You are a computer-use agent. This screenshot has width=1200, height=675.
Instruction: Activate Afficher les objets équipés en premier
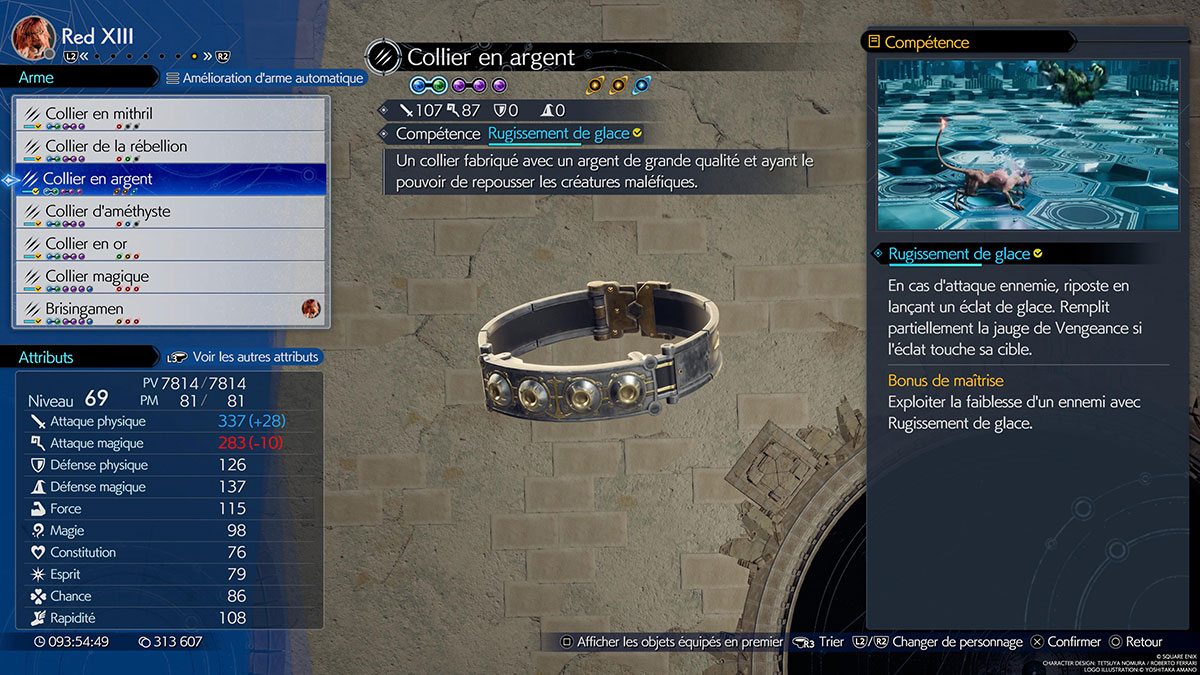coord(672,642)
